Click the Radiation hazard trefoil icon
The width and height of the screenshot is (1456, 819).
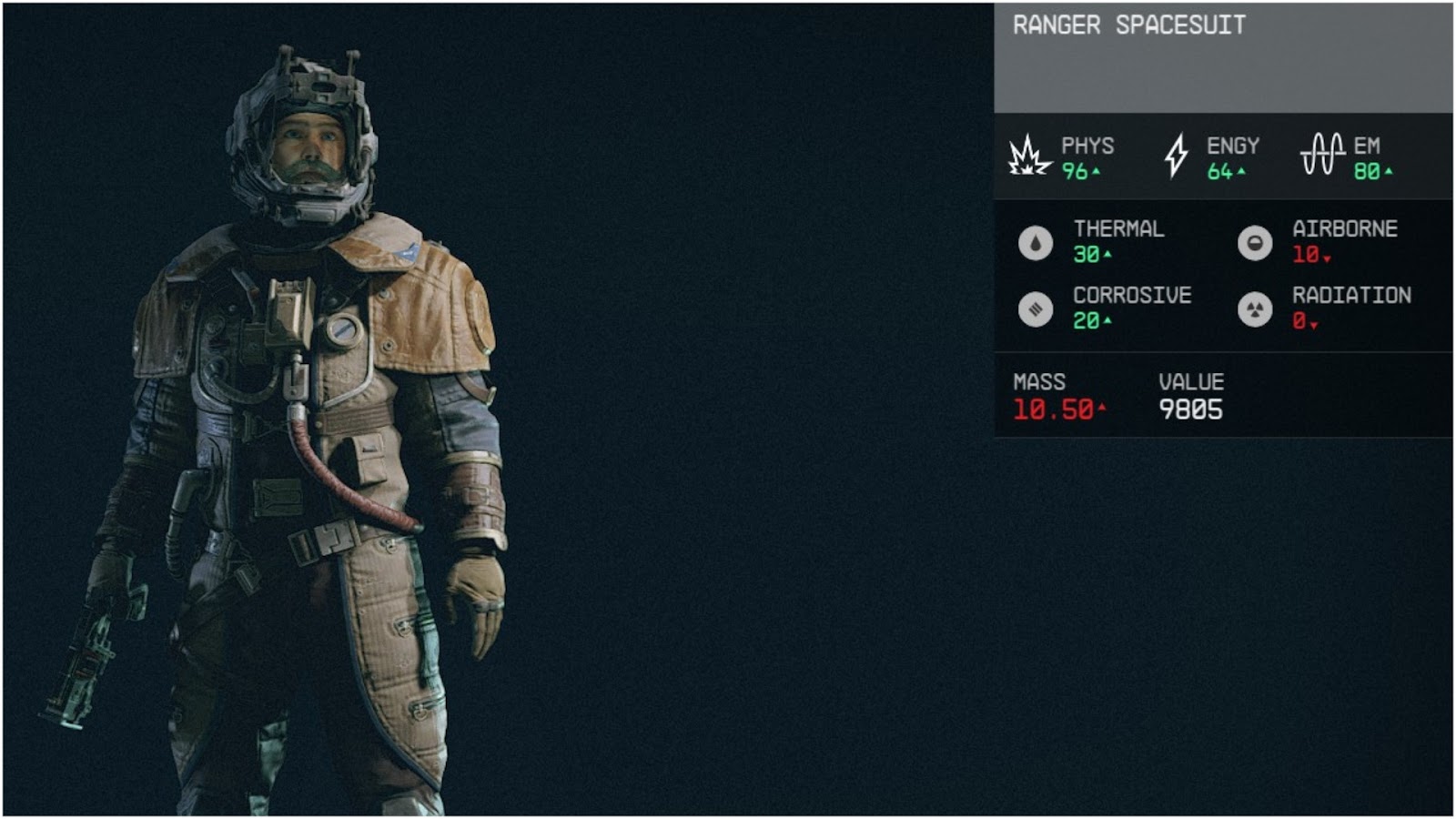pos(1257,309)
